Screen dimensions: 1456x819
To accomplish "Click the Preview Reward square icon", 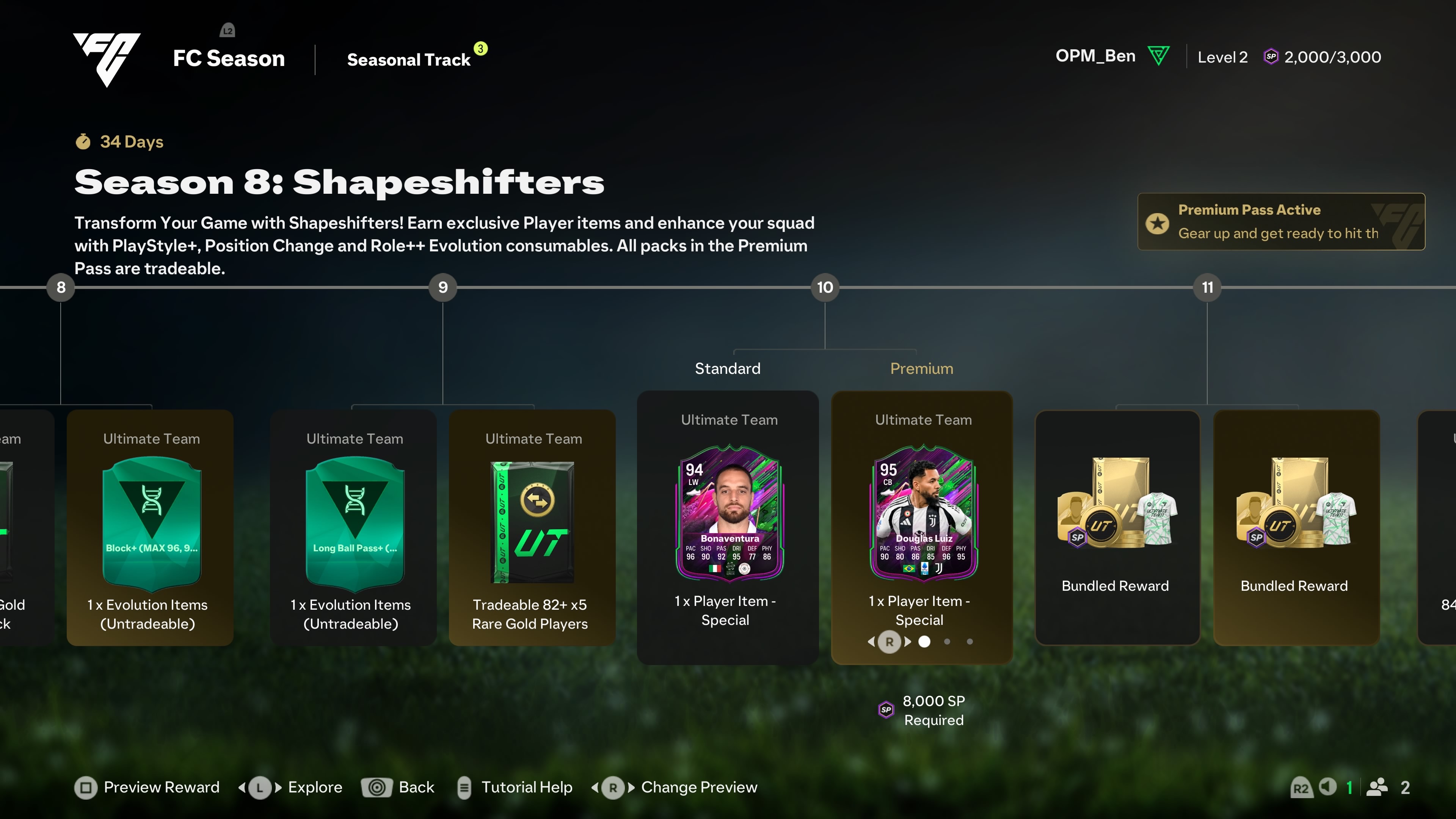I will 86,788.
